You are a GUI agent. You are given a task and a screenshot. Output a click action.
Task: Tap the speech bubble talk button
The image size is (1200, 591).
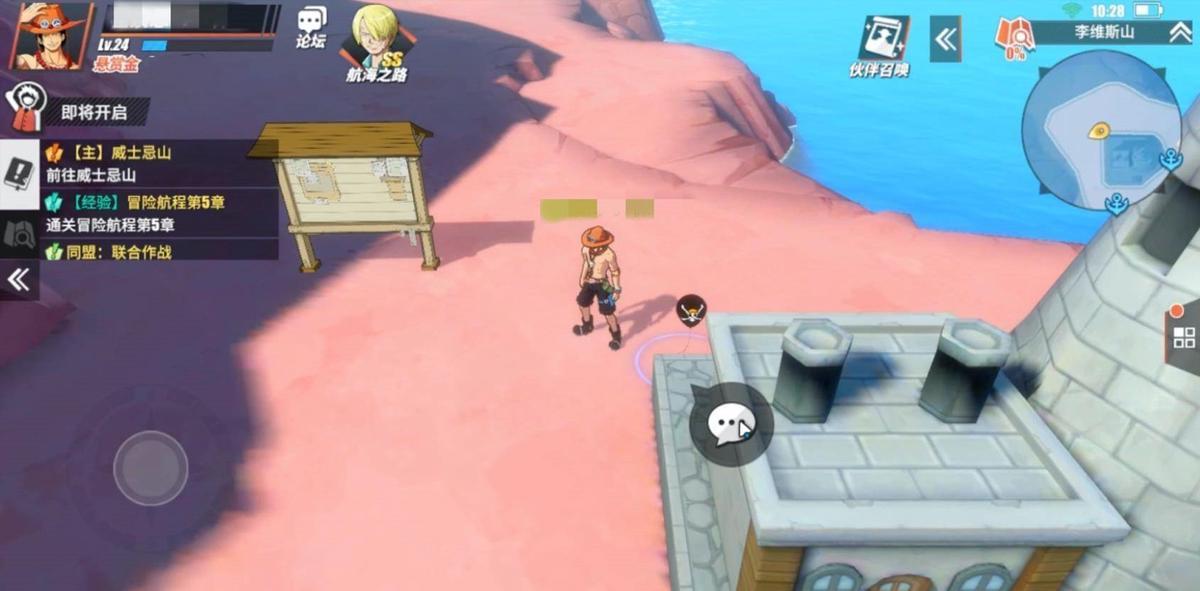point(731,424)
